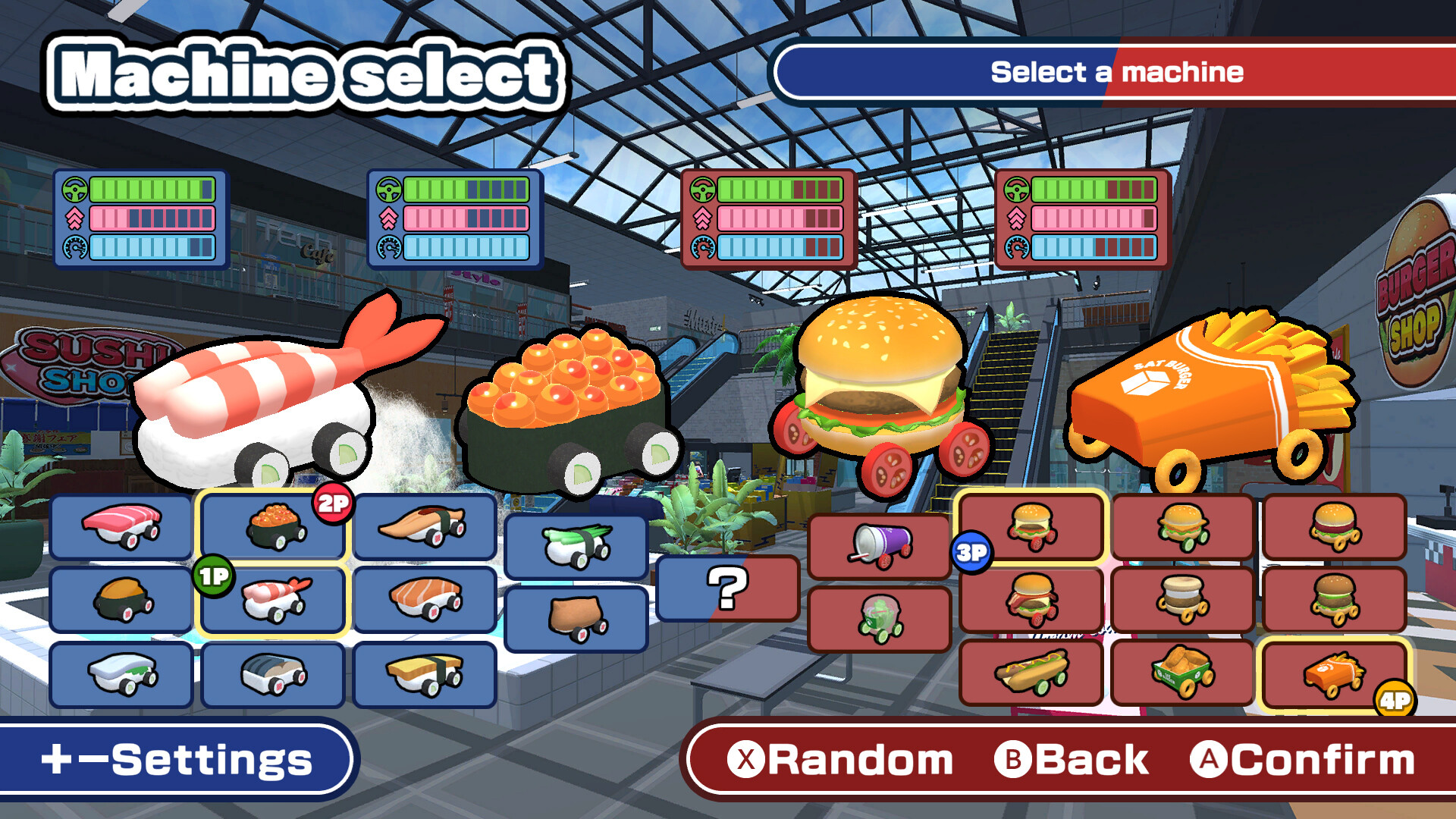Select the faded lettuce salad machine
The image size is (1456, 819).
(x=880, y=618)
